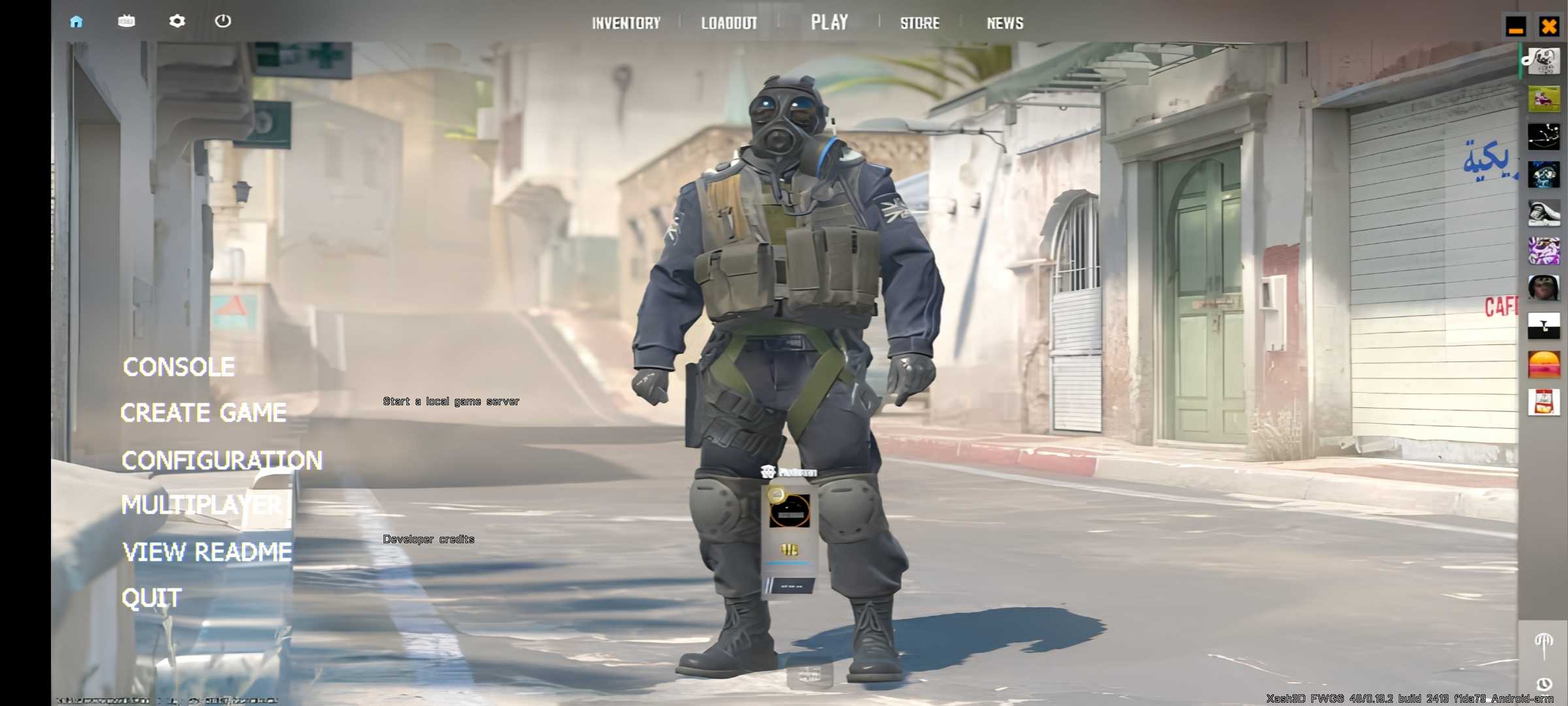Open settings via the gear icon
The height and width of the screenshot is (706, 1568).
(176, 22)
